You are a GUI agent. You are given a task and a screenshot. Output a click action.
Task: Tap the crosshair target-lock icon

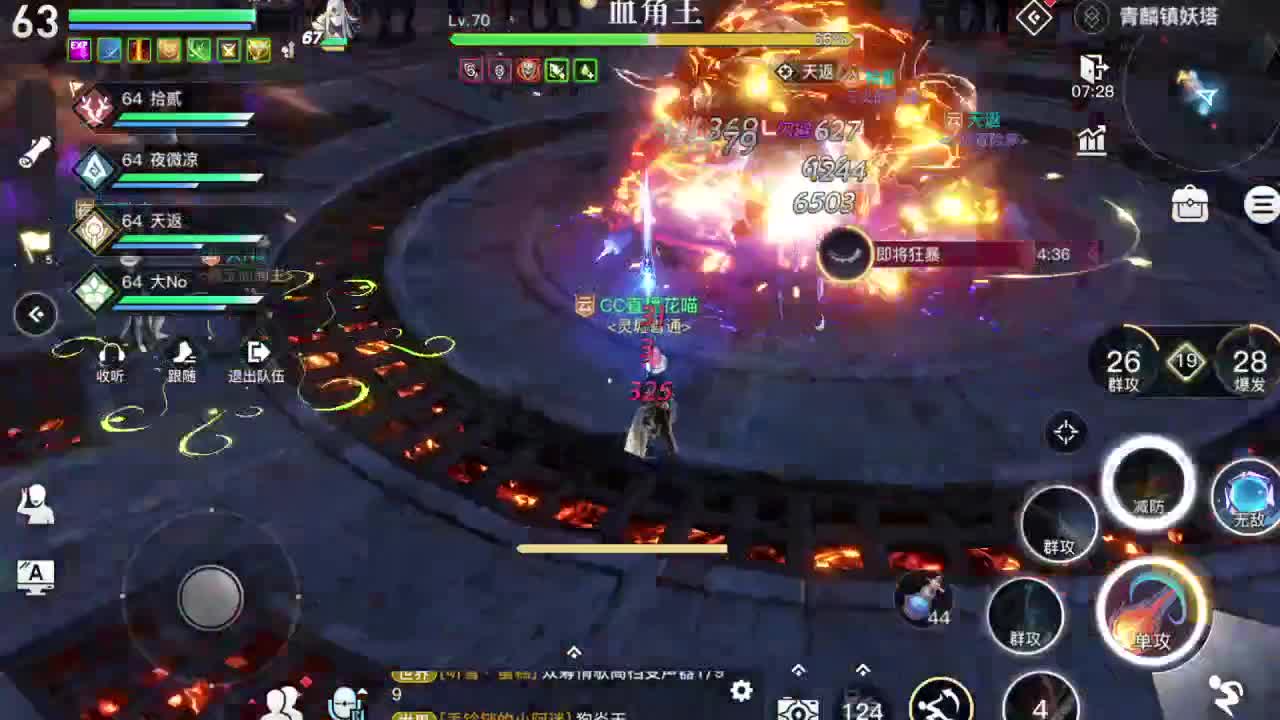1066,430
